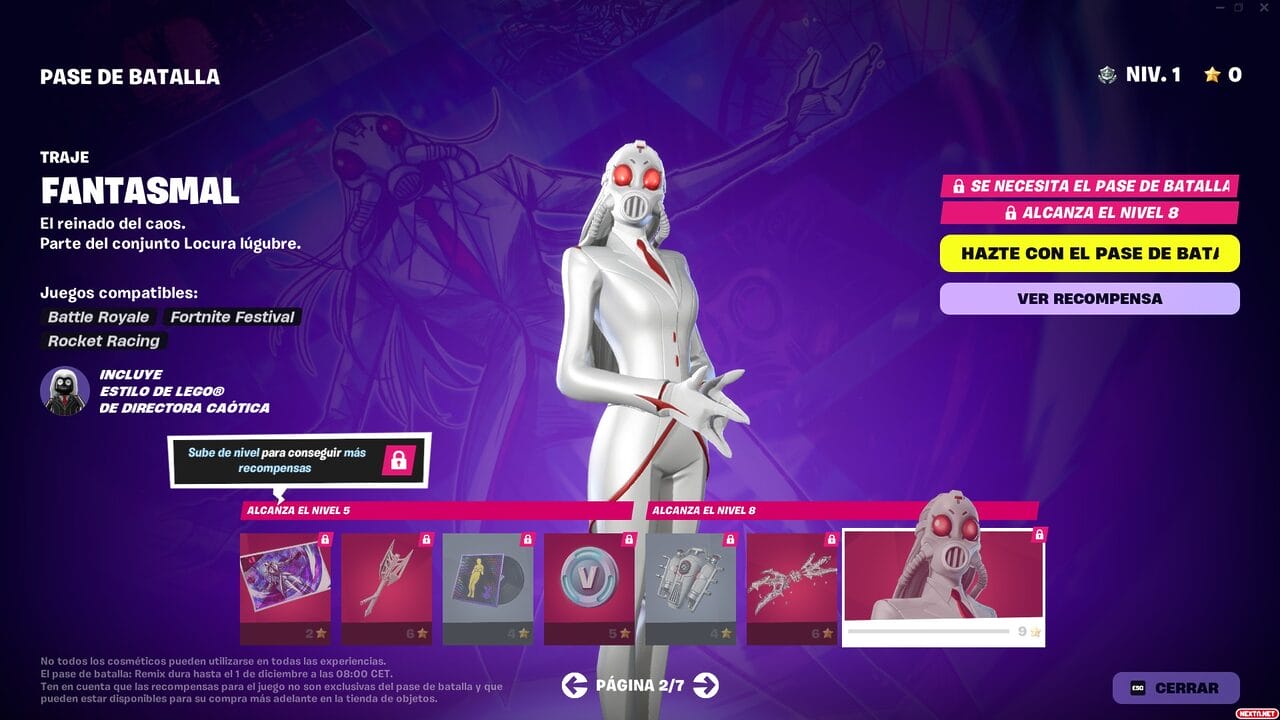
Task: Click the 'Se necesita el pase de batalla' banner
Action: pyautogui.click(x=1089, y=186)
